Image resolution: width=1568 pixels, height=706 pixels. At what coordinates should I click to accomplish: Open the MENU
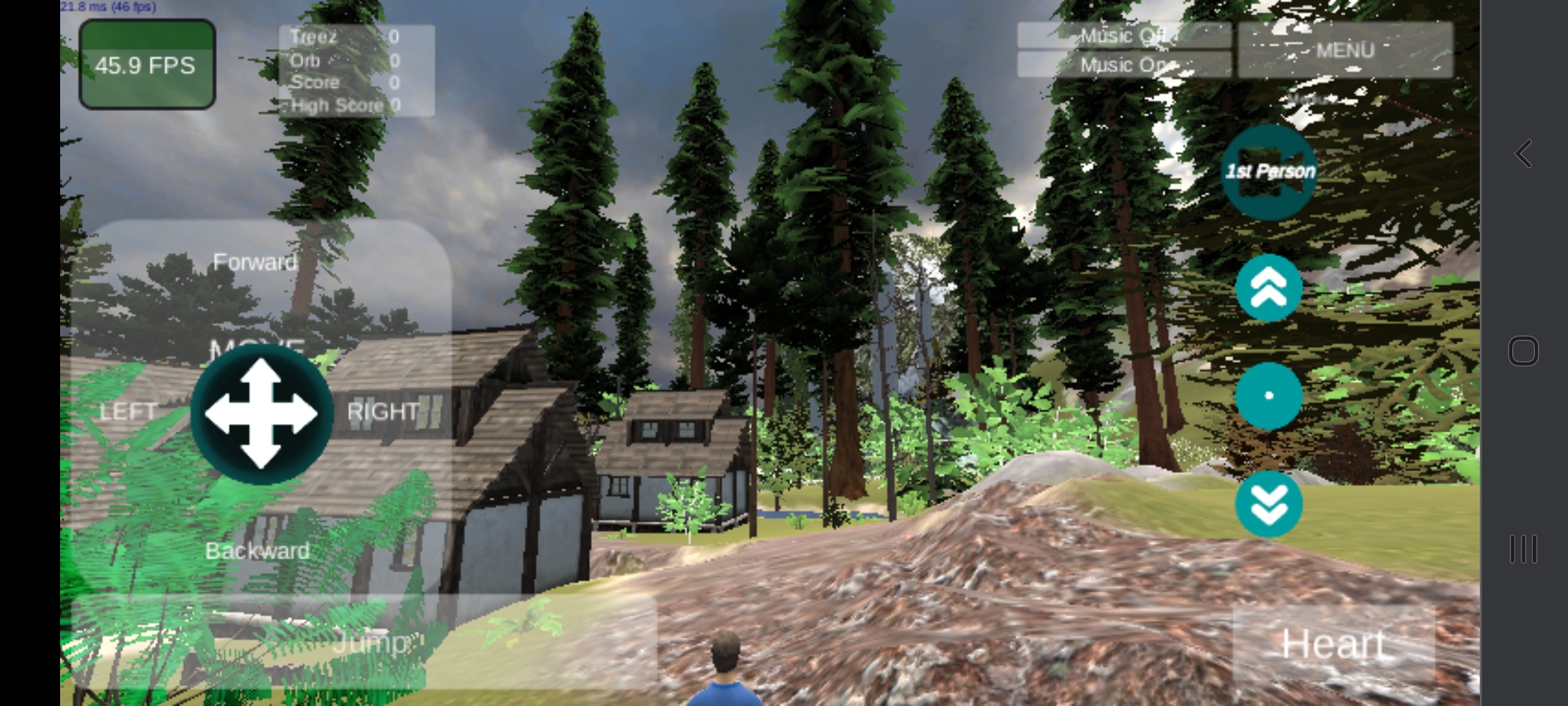tap(1345, 50)
